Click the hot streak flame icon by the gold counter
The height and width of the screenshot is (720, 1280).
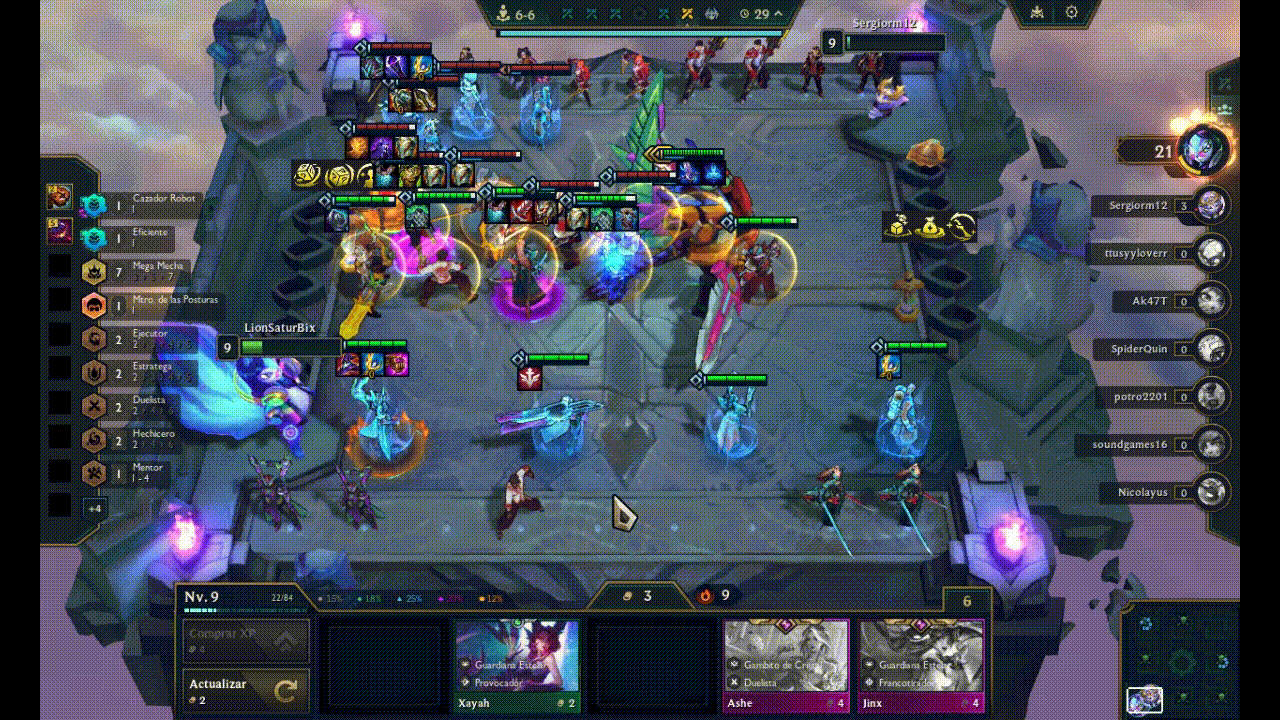pyautogui.click(x=705, y=596)
